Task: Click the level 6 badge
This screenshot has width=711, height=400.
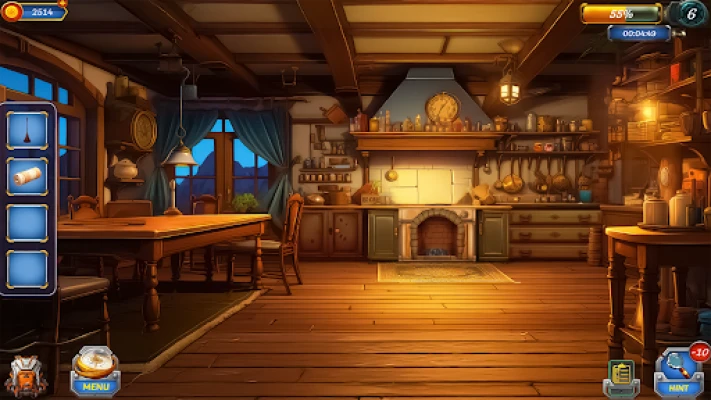Action: point(689,14)
